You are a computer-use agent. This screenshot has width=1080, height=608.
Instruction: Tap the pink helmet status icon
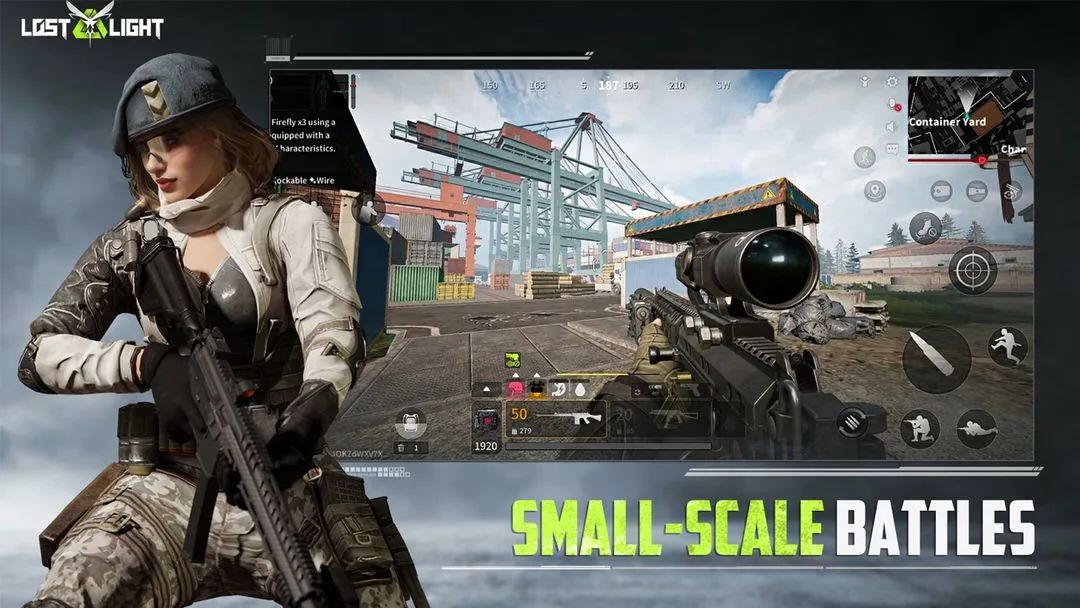(x=516, y=388)
